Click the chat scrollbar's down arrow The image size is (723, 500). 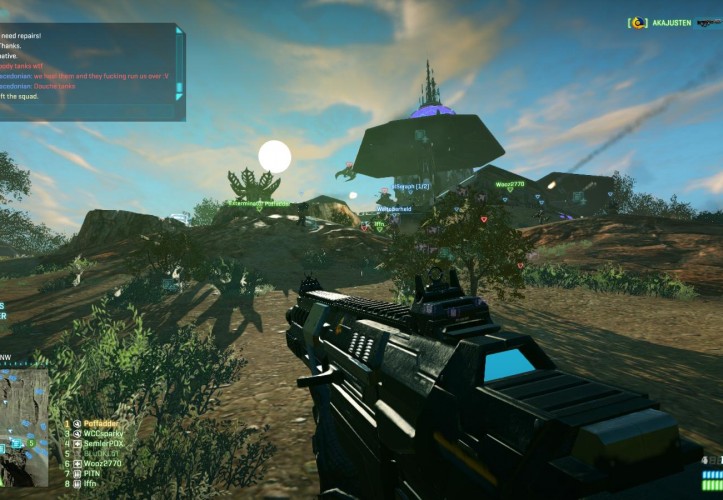tap(180, 97)
